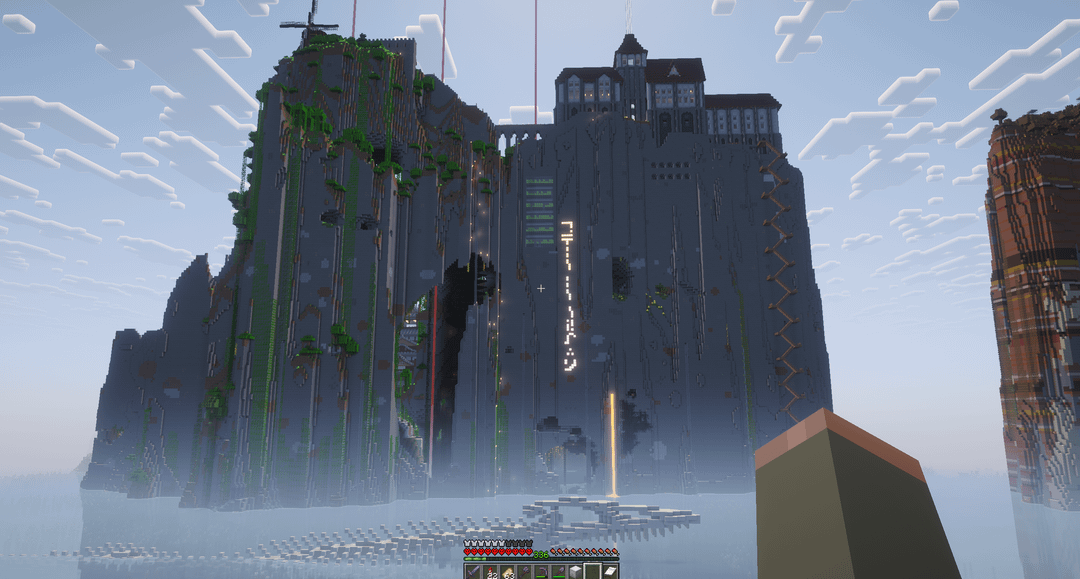Screen dimensions: 1080x579
Task: Choose the white block hotbar slot
Action: click(x=575, y=572)
